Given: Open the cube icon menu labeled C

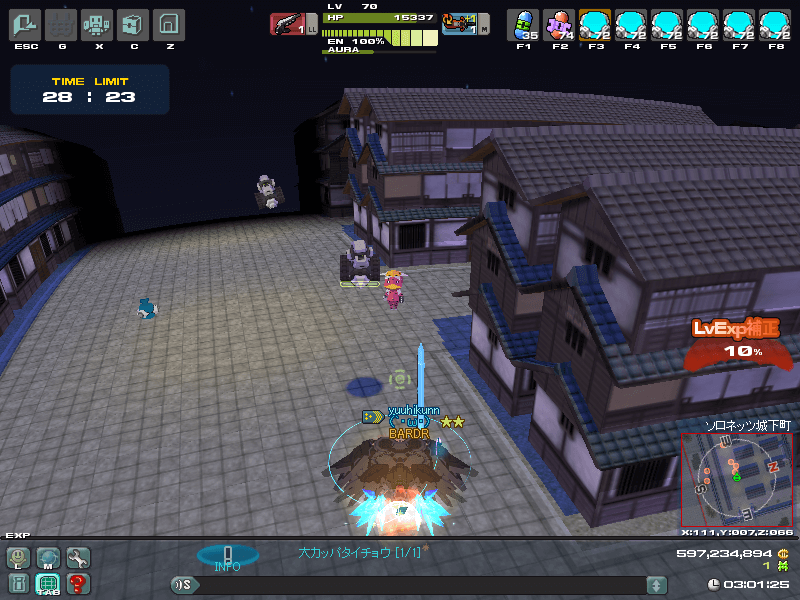Looking at the screenshot, I should coord(133,24).
